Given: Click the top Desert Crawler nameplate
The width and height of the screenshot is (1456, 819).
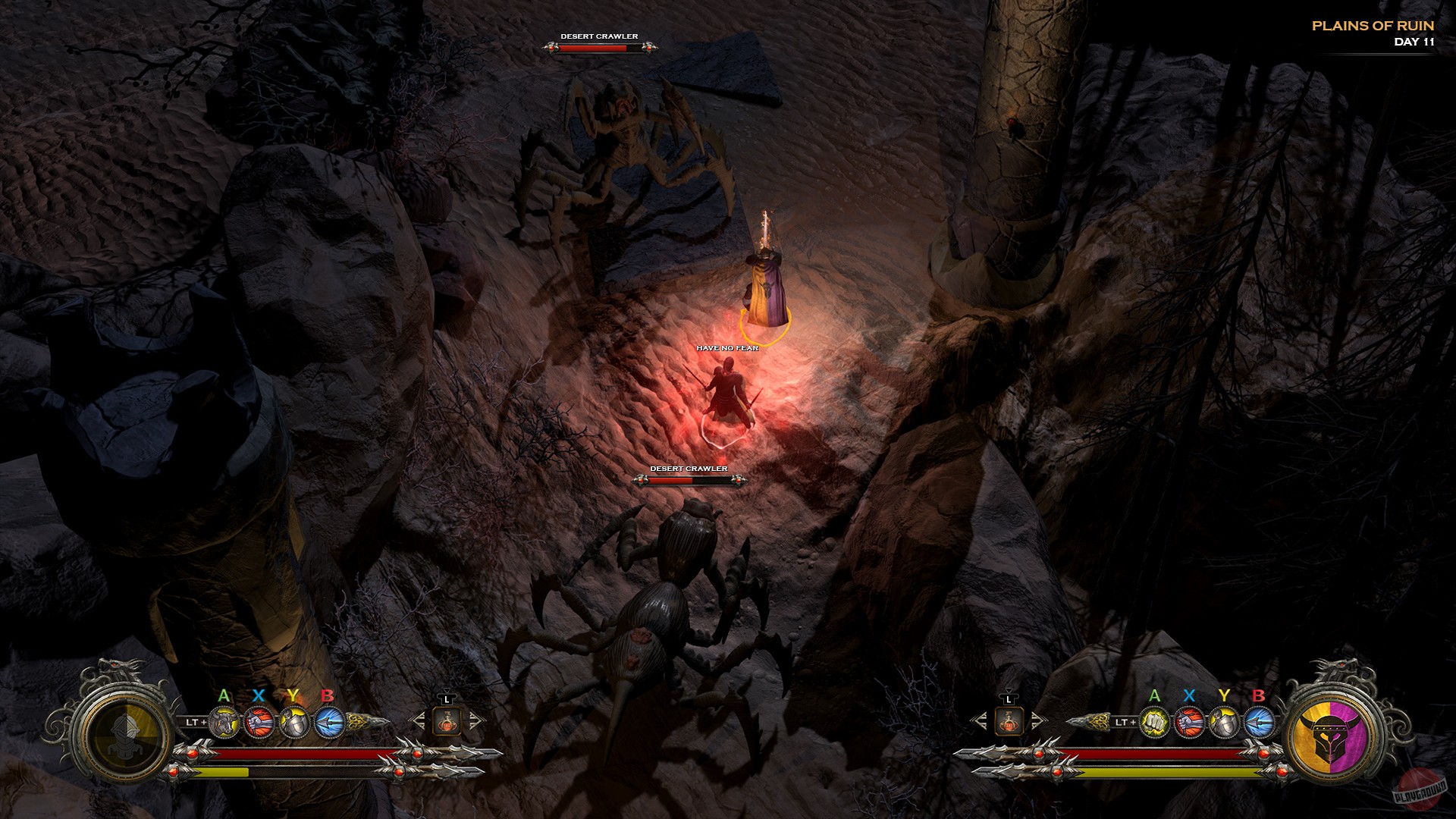Looking at the screenshot, I should pos(598,35).
